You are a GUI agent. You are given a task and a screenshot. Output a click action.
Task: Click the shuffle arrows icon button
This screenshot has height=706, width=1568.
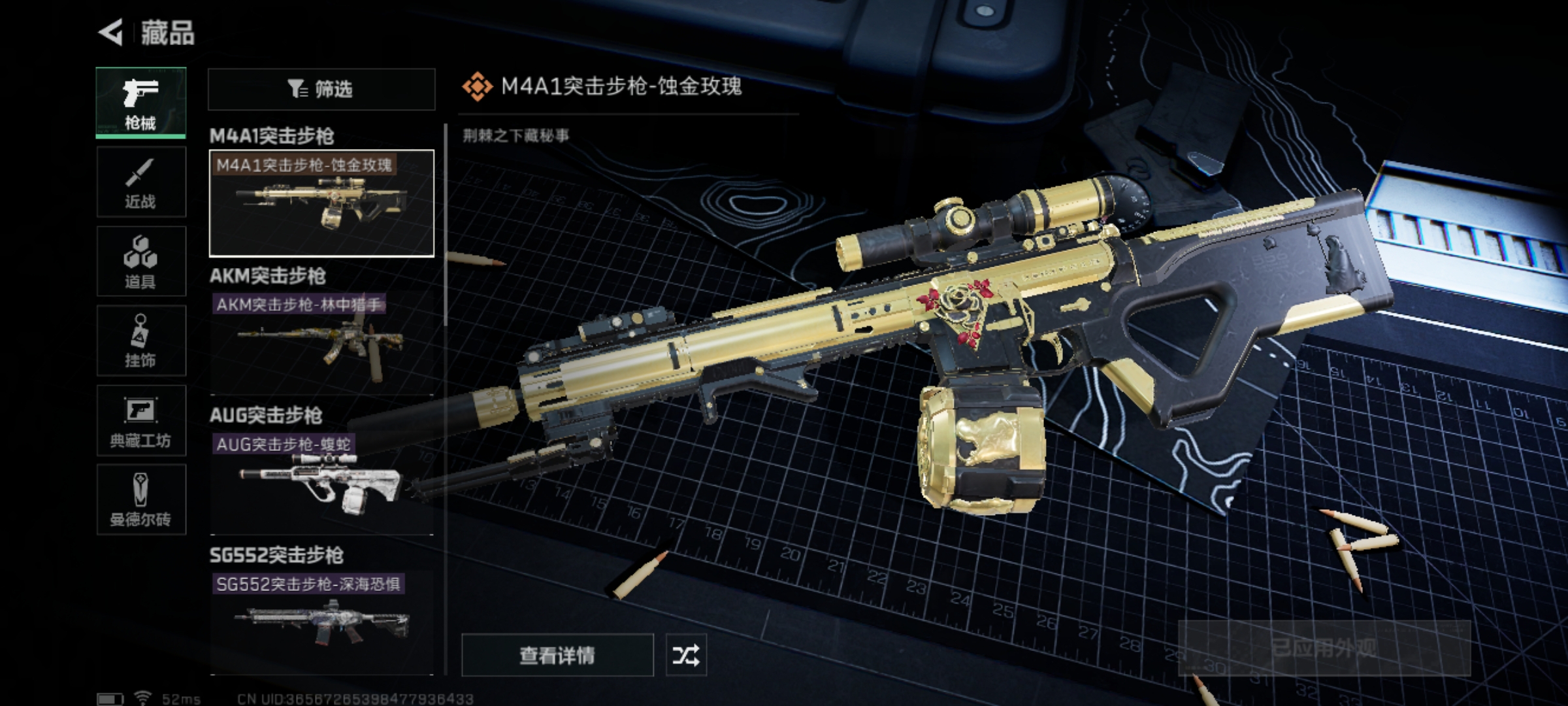click(x=686, y=655)
